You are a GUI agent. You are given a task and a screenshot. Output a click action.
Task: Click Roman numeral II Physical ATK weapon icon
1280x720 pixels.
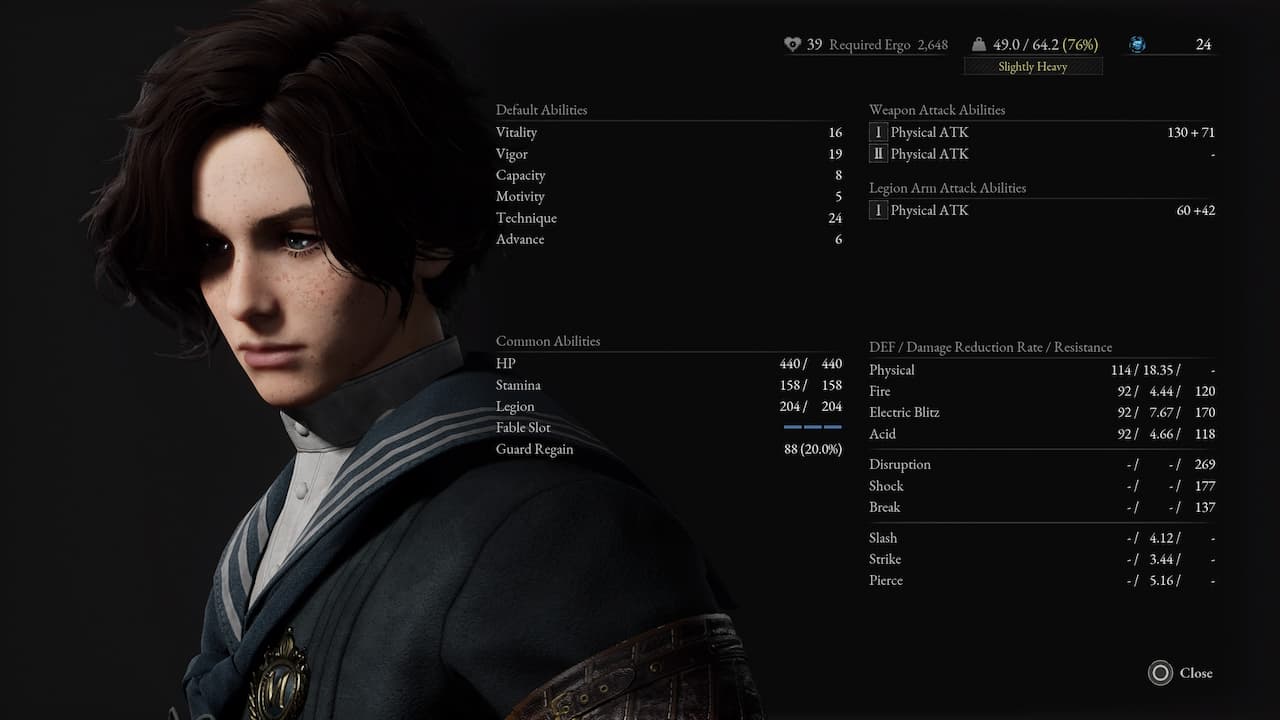coord(878,154)
